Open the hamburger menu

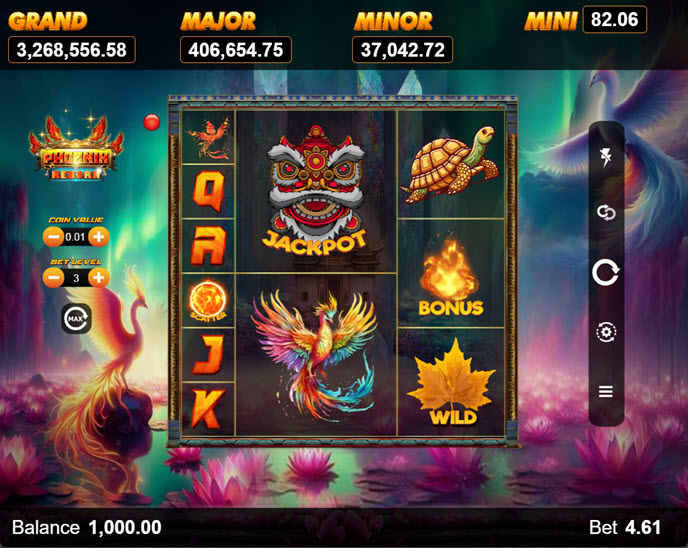606,391
